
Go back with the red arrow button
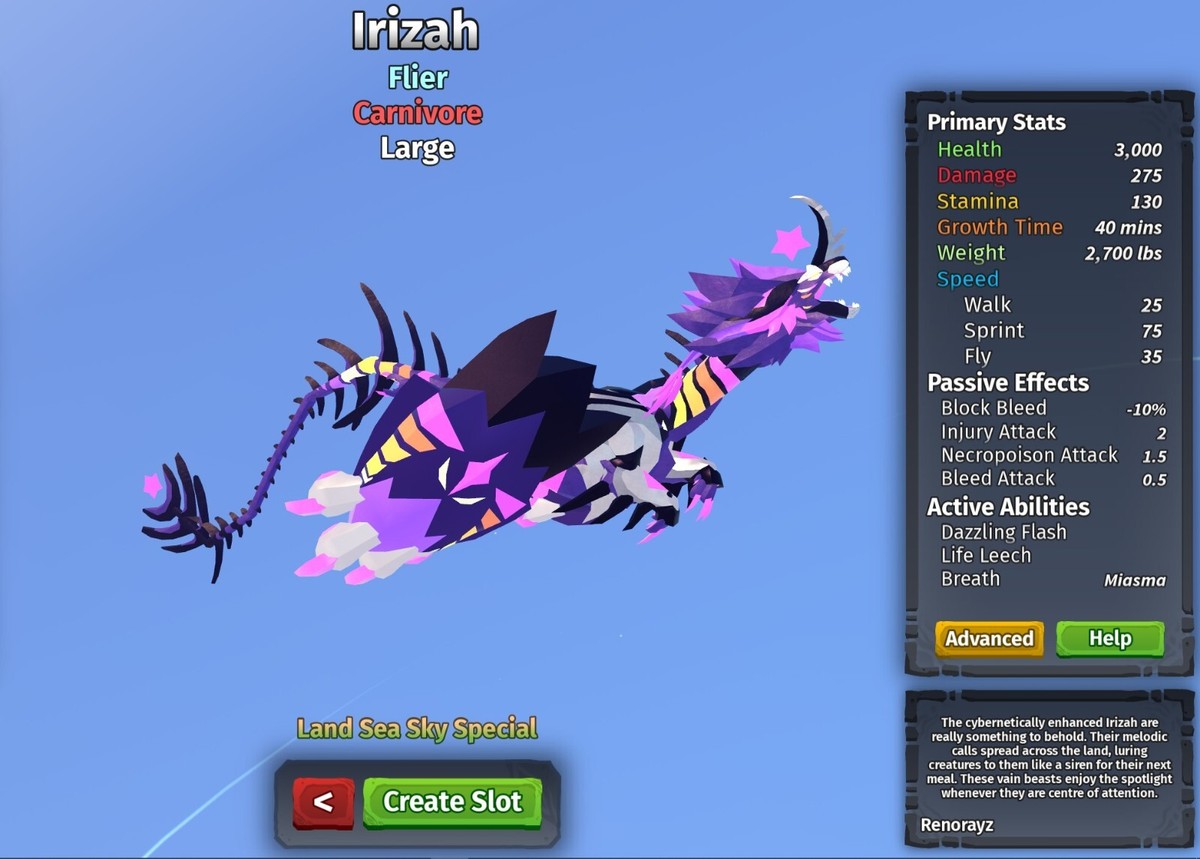pyautogui.click(x=323, y=802)
